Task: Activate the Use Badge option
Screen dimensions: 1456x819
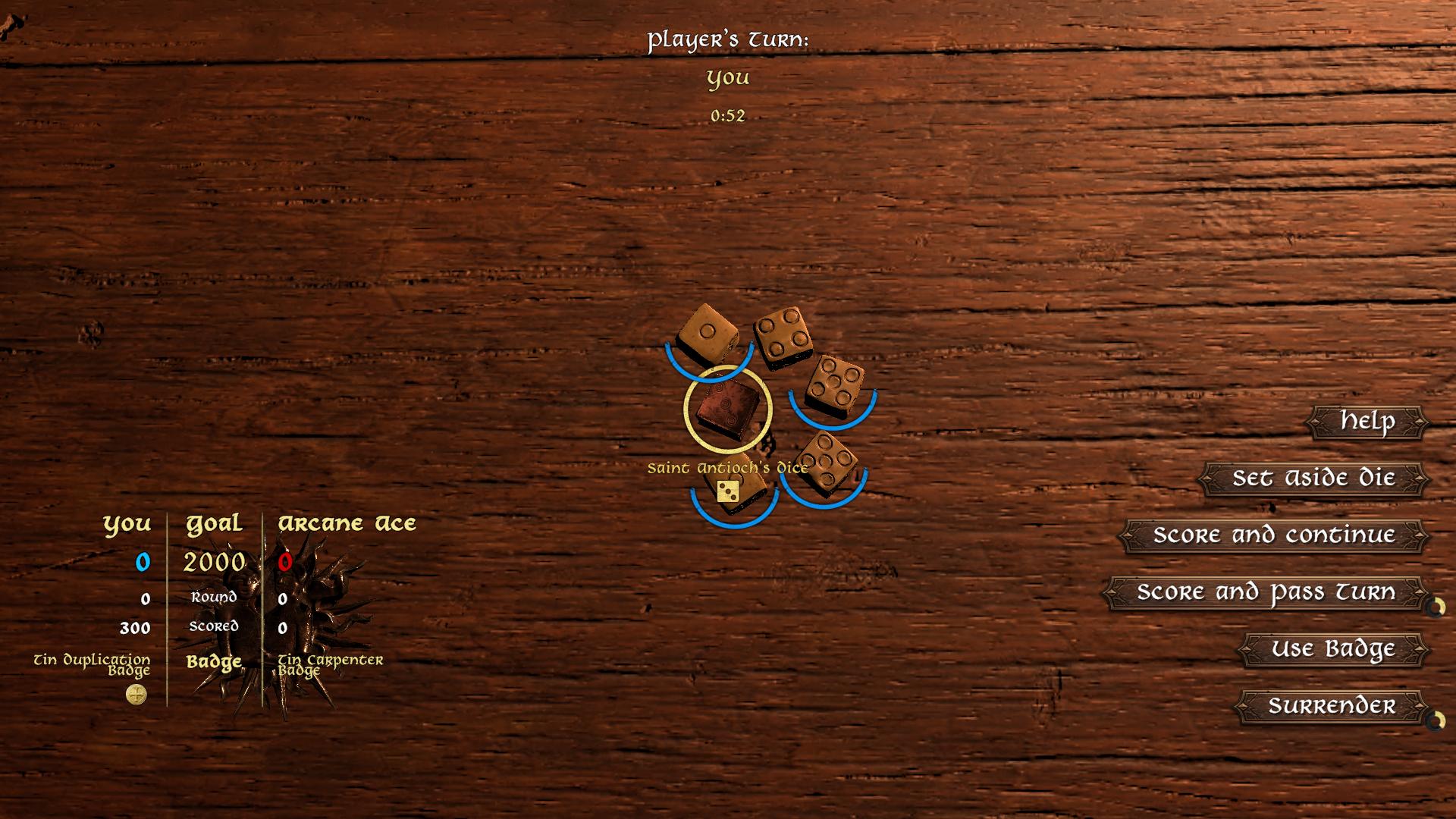Action: point(1333,649)
